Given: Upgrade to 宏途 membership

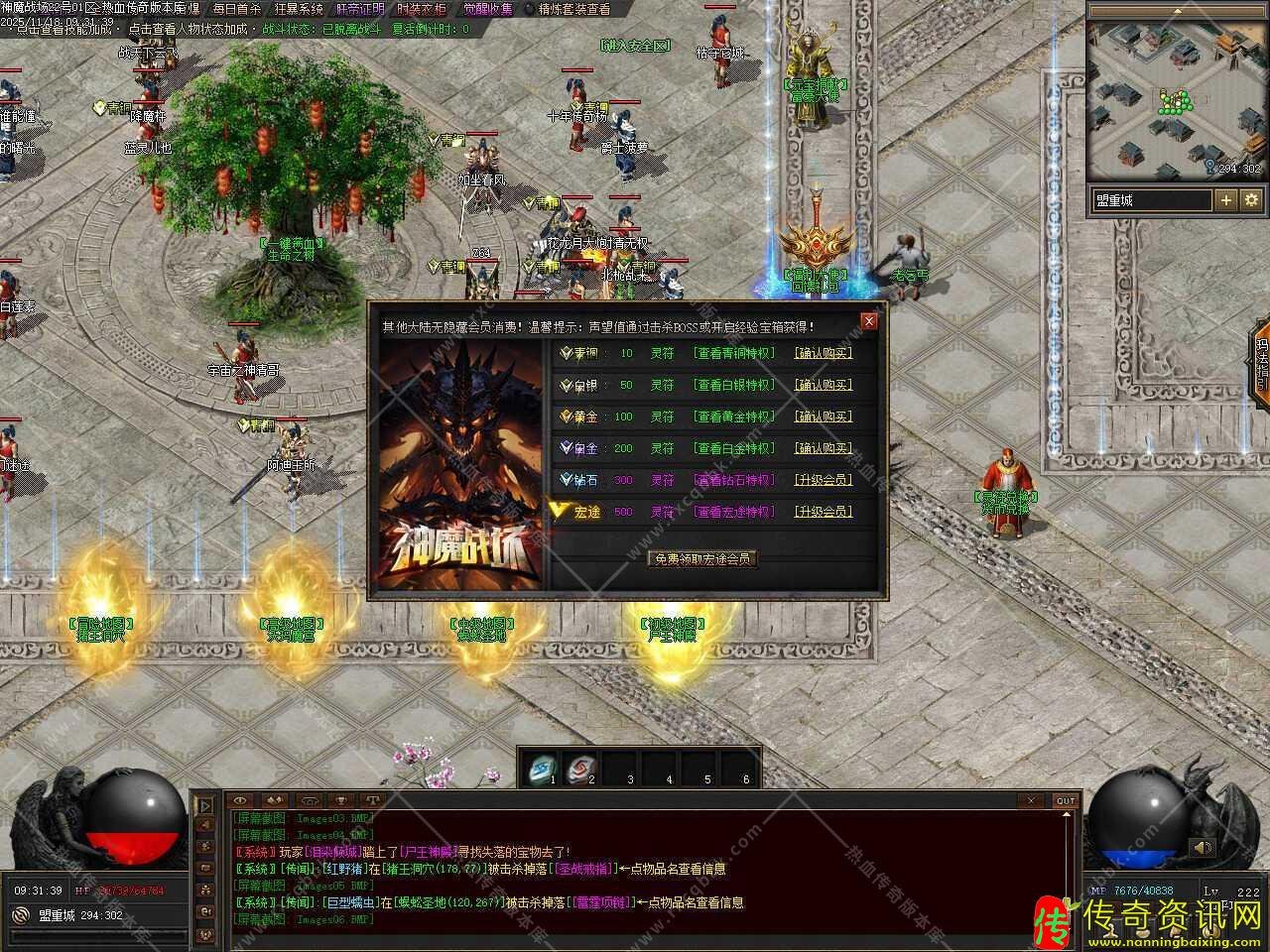Looking at the screenshot, I should coord(823,512).
